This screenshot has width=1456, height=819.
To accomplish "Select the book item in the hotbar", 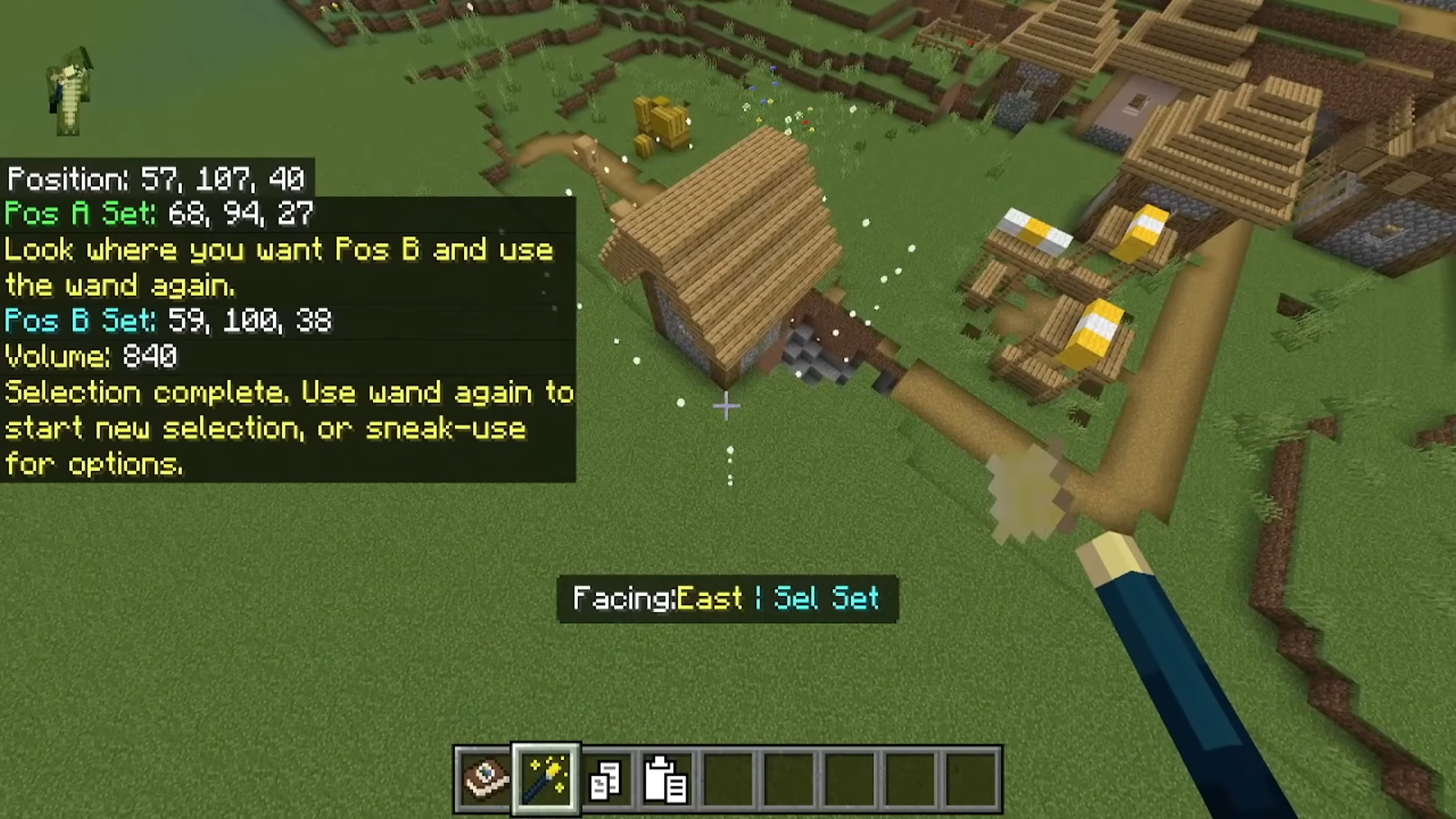I will 485,779.
